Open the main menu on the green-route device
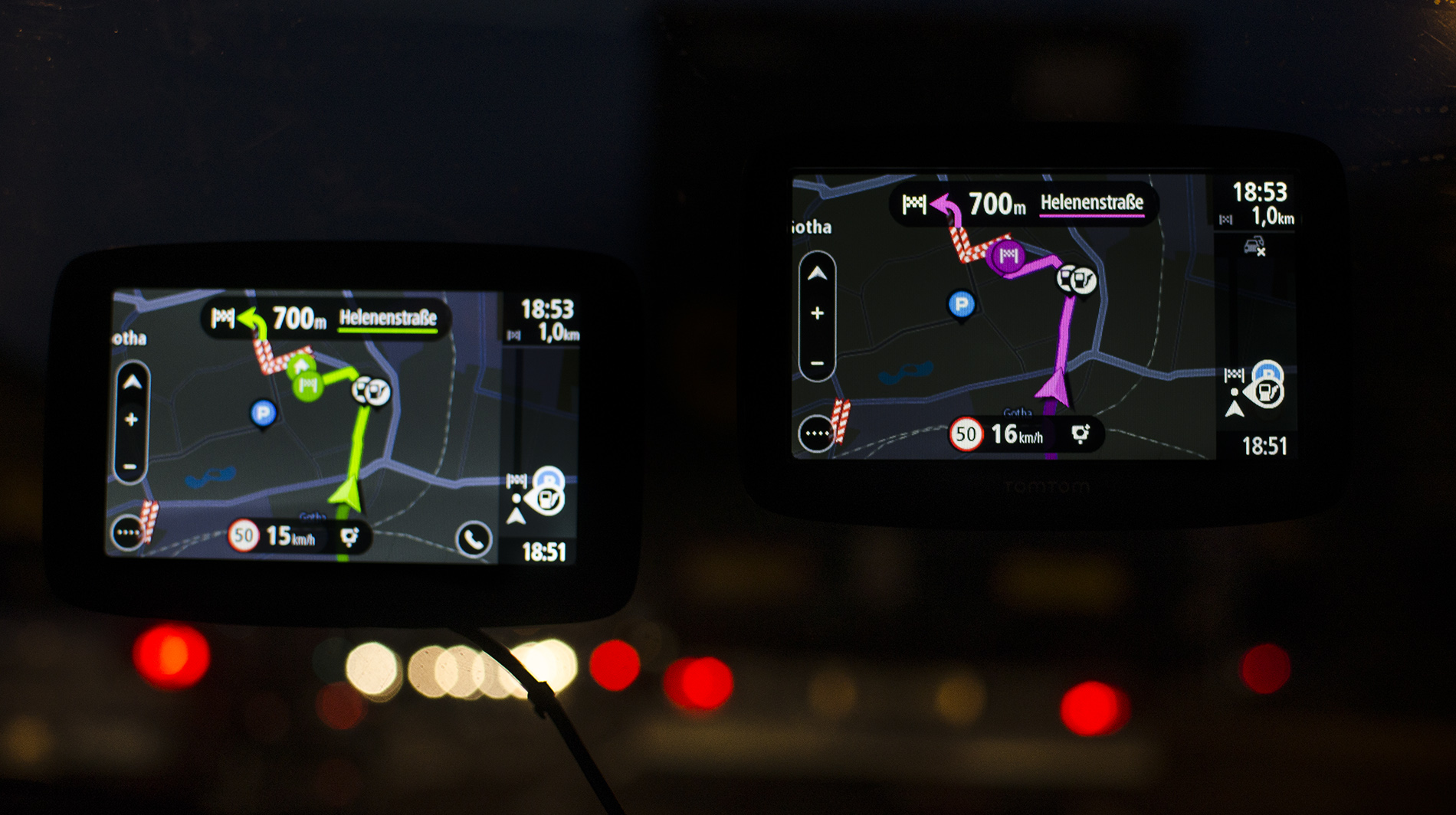Screen dimensions: 1456x815 (127, 532)
